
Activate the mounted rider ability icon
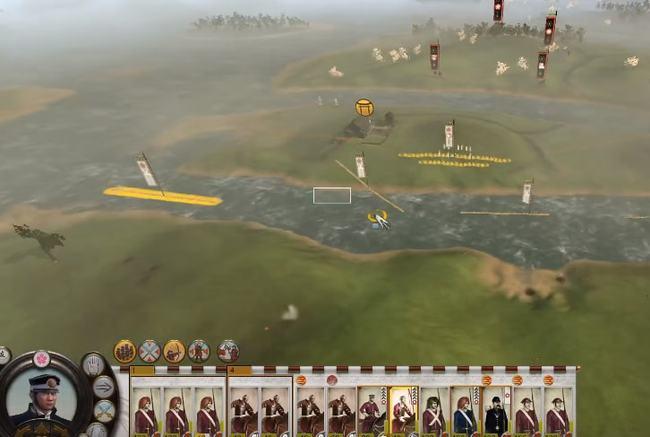228,351
